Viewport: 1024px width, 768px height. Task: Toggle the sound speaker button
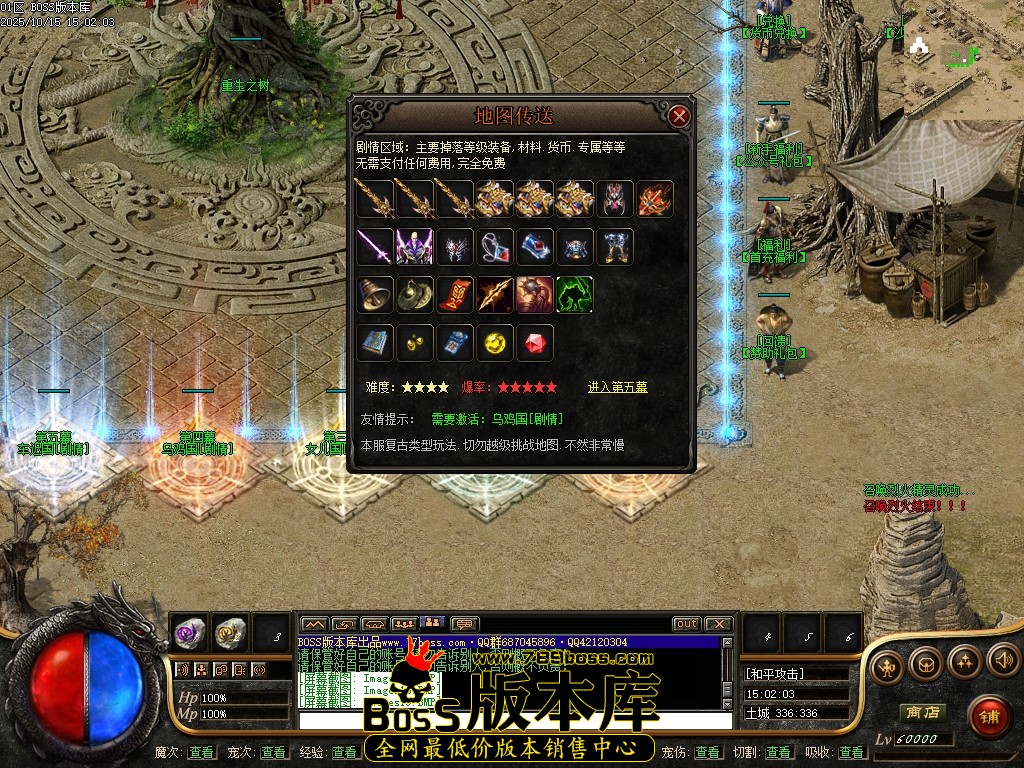click(1003, 661)
